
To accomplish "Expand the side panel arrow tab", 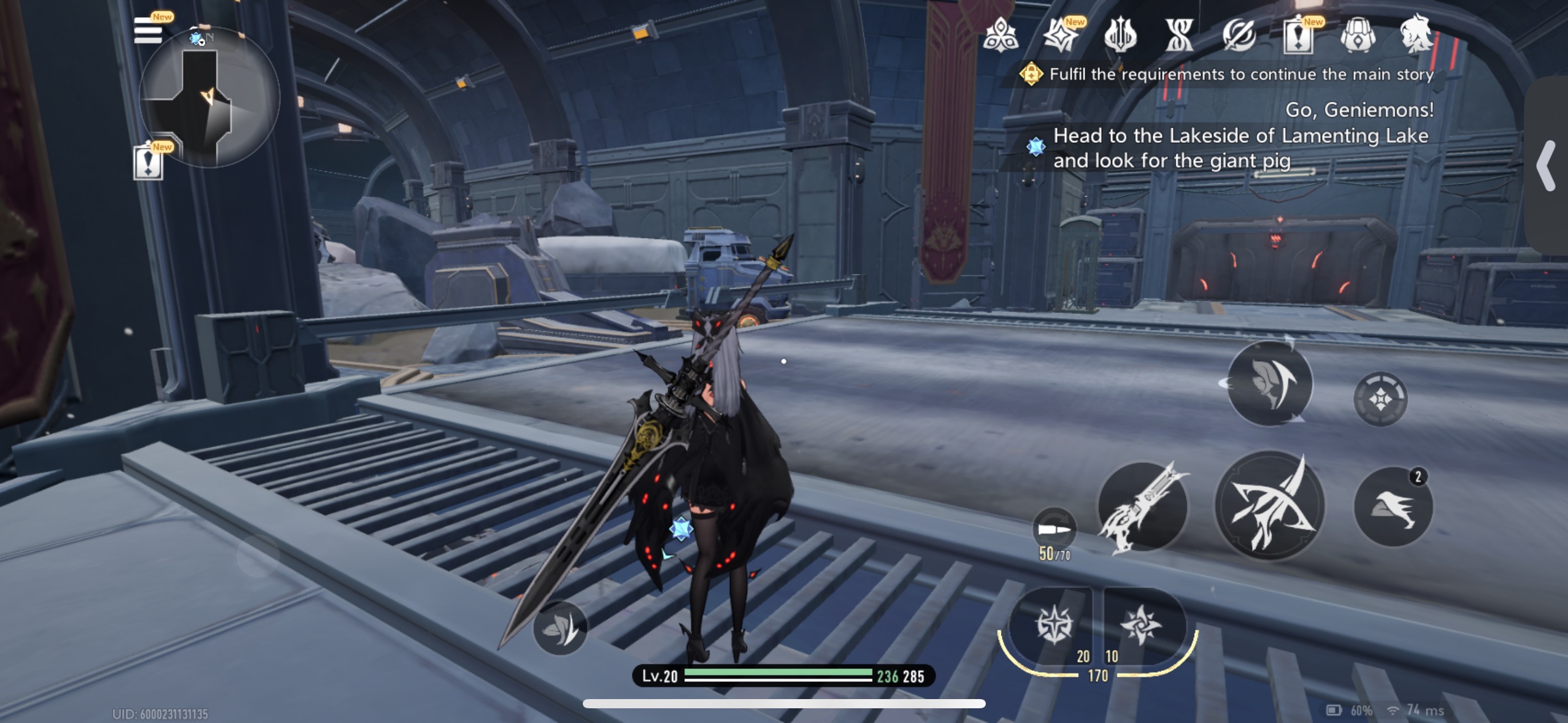I will [x=1547, y=166].
